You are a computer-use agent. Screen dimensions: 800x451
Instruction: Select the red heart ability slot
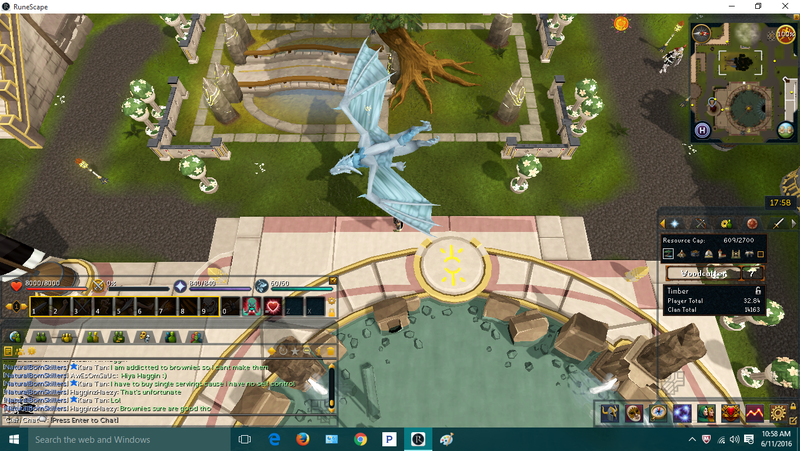(x=272, y=307)
